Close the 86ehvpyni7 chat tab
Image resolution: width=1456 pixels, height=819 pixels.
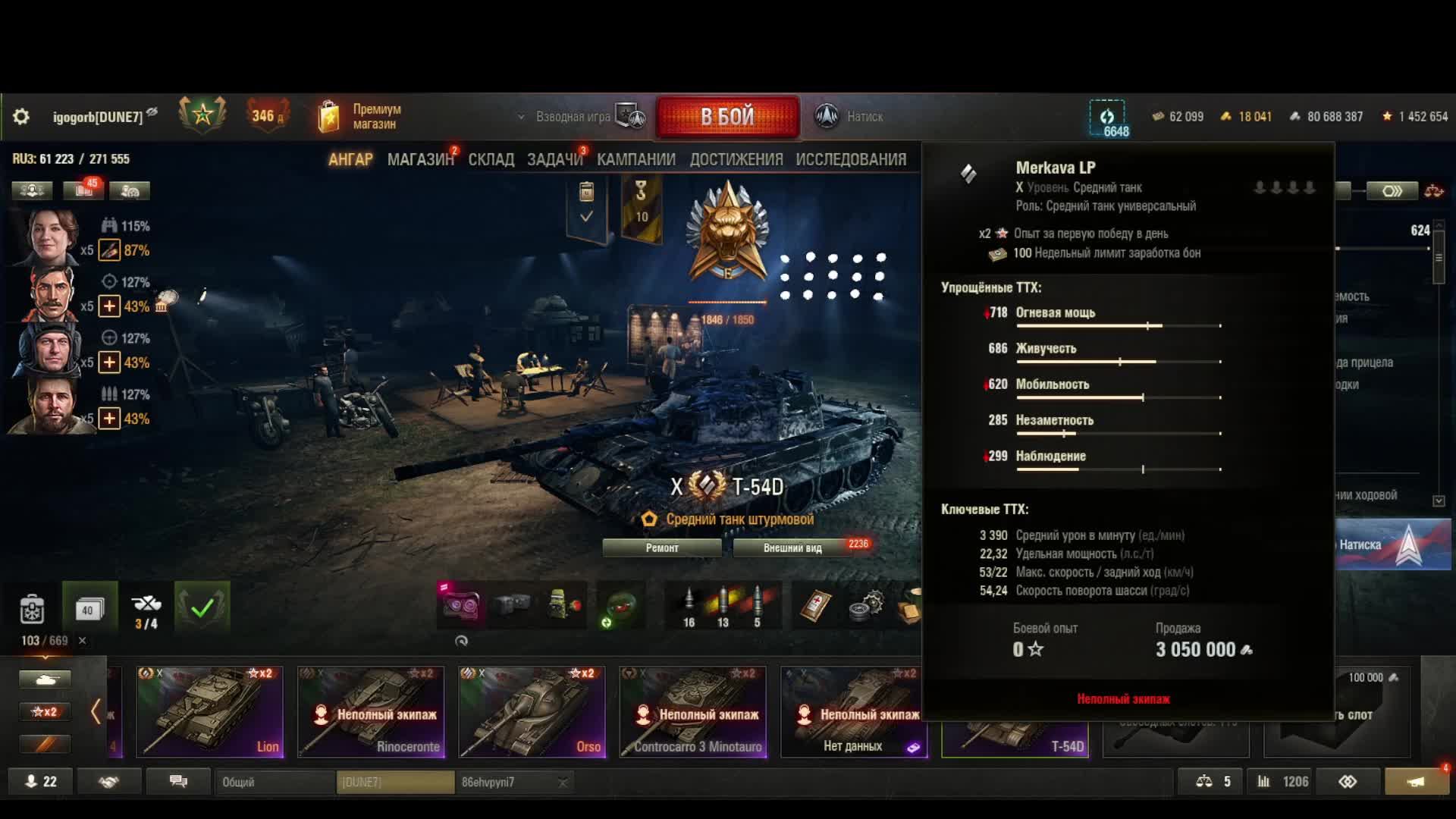(x=563, y=783)
